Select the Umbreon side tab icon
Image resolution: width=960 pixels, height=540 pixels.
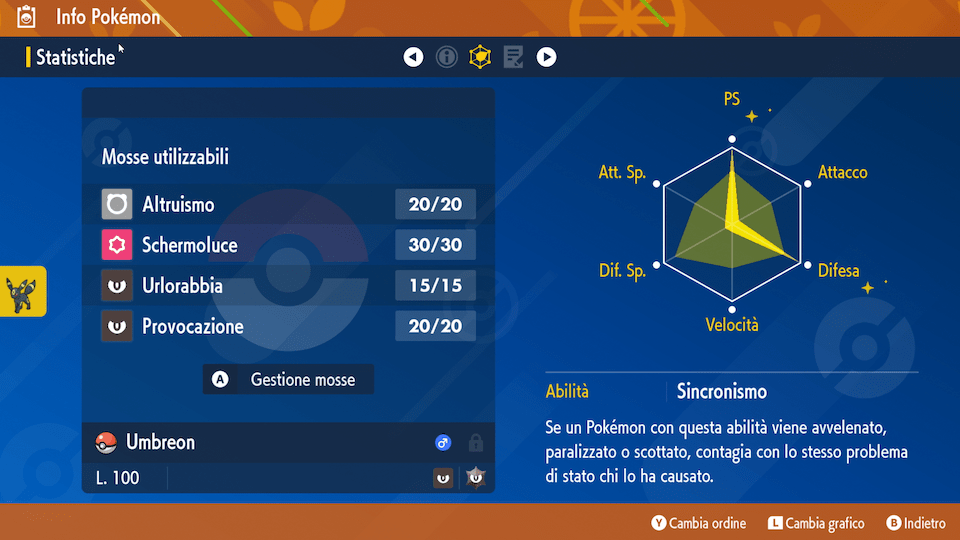pos(23,291)
